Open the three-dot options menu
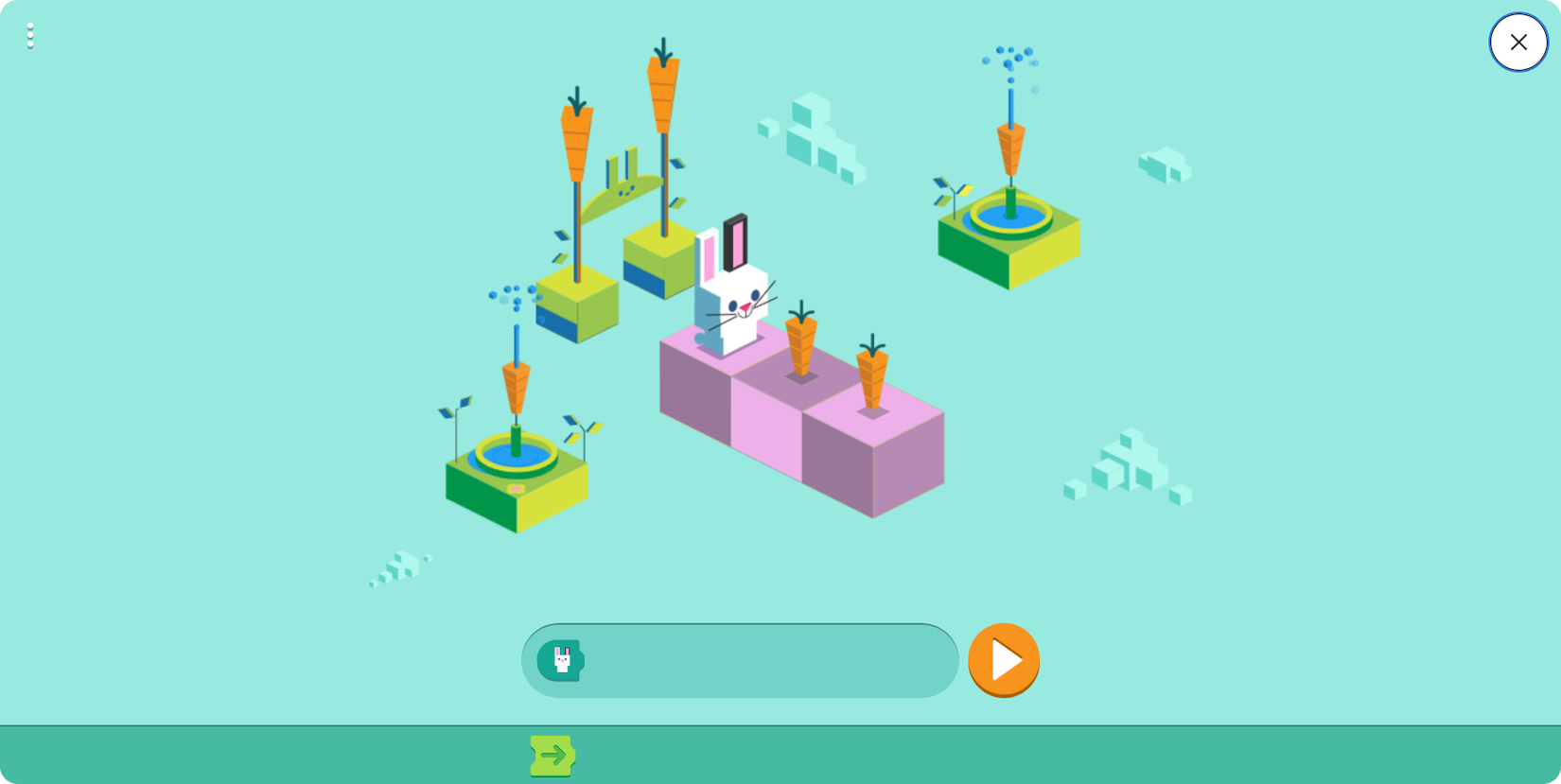The image size is (1561, 784). coord(30,36)
